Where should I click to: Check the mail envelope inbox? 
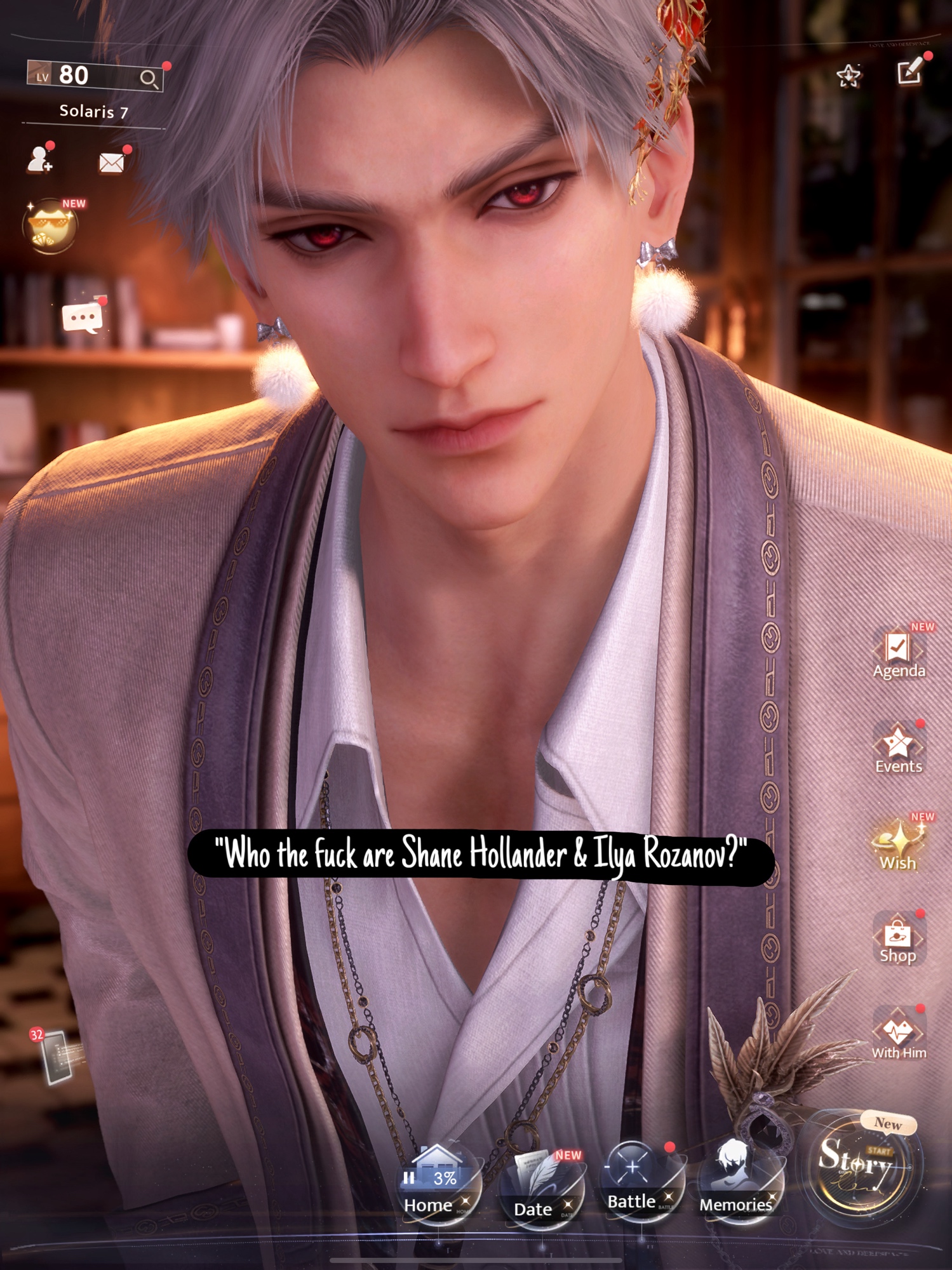[x=112, y=163]
